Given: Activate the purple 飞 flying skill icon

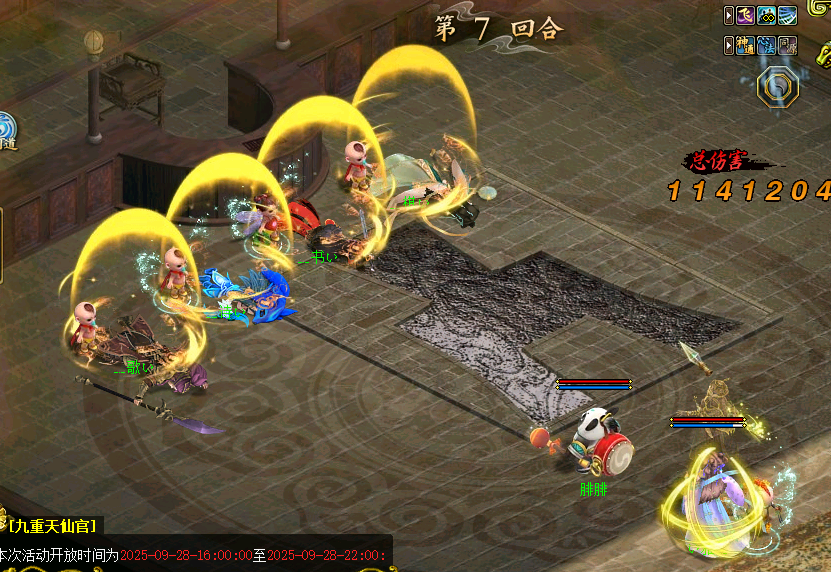Looking at the screenshot, I should point(746,15).
